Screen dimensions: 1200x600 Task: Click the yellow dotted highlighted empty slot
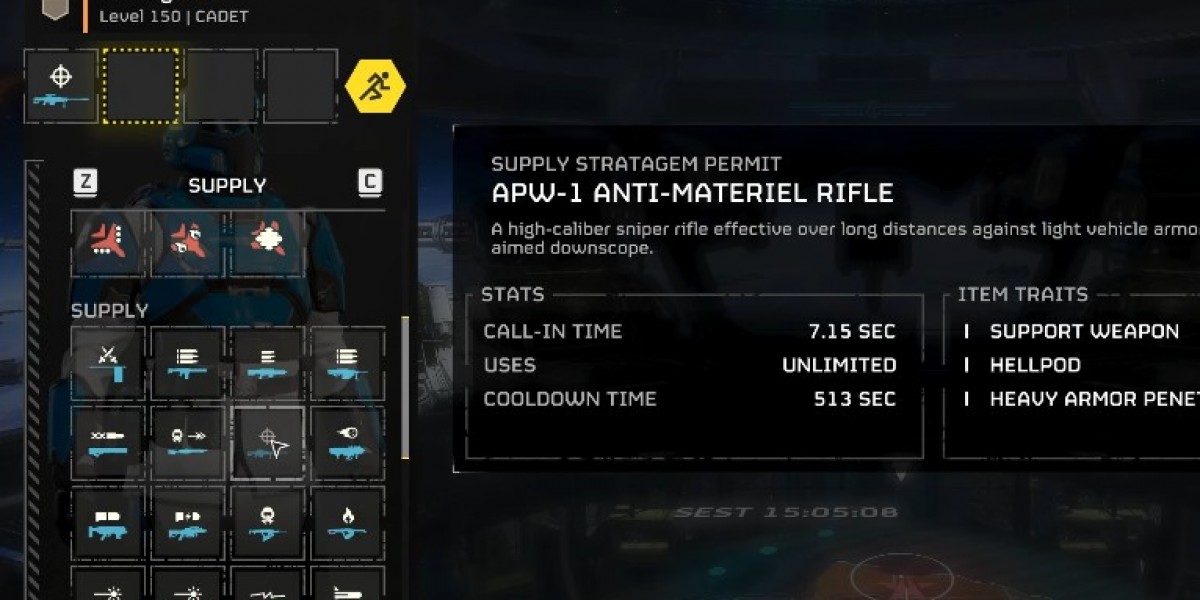click(141, 87)
